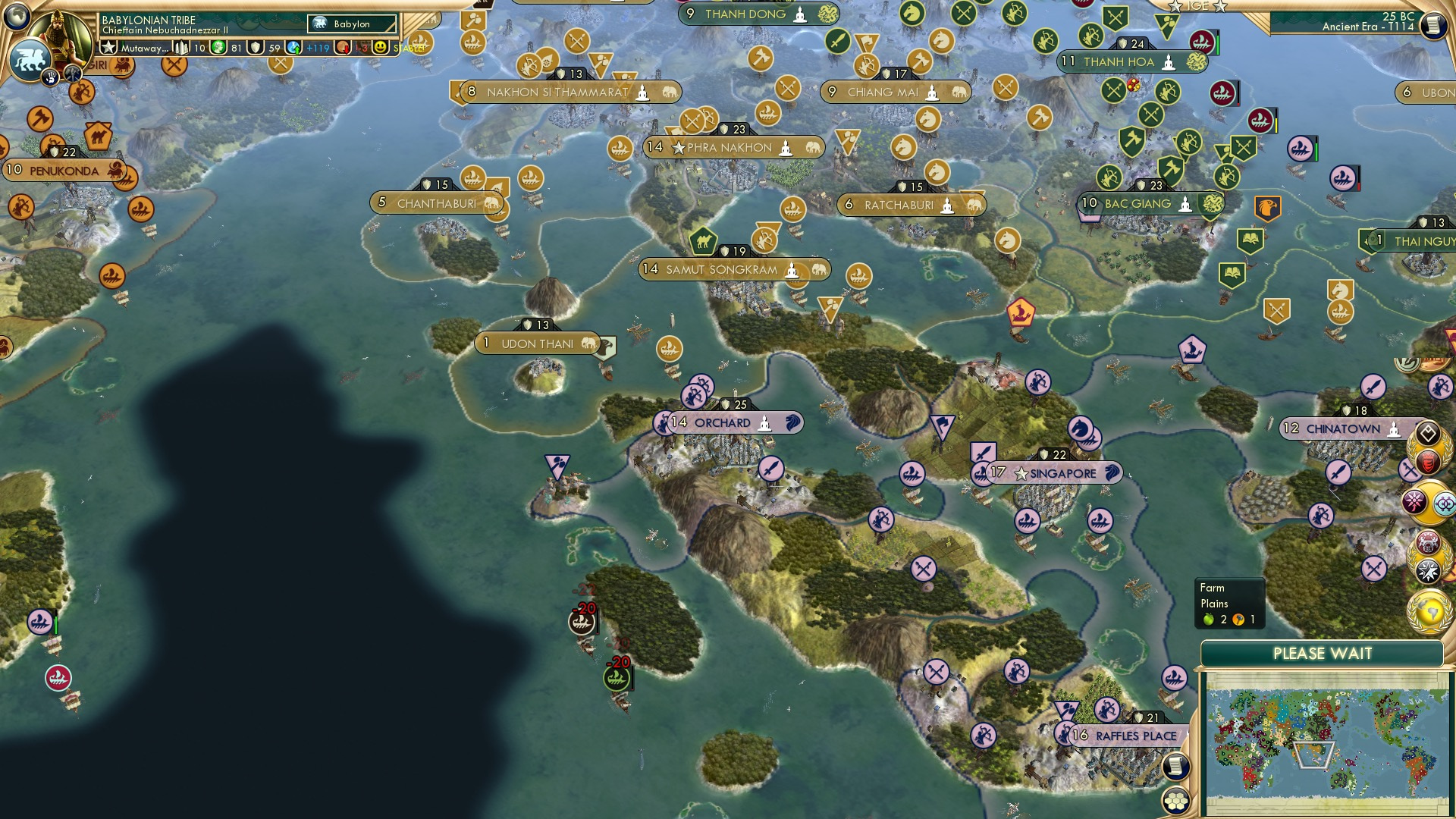Image resolution: width=1456 pixels, height=819 pixels.
Task: Click the happiness smiley indicator reading STABLE
Action: point(381,48)
